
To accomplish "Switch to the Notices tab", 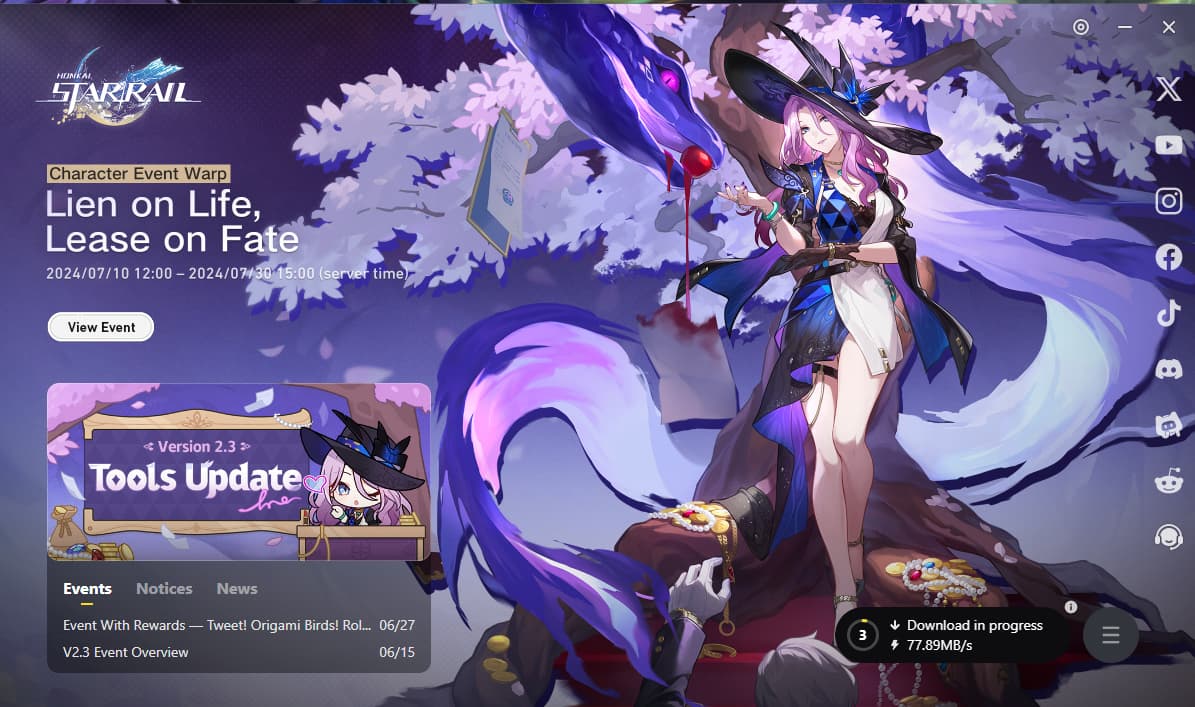I will tap(164, 589).
